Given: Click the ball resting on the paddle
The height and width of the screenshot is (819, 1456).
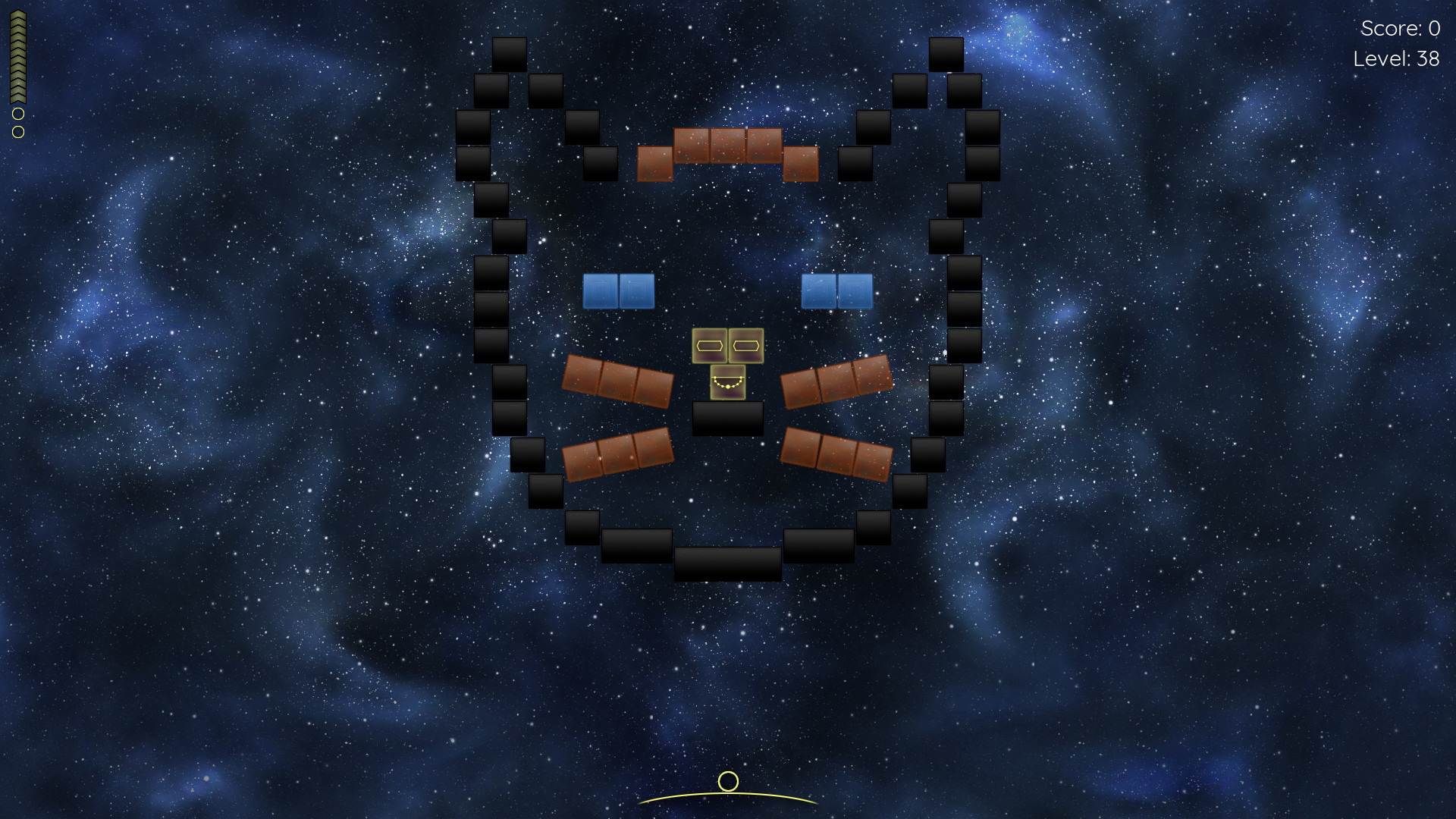Looking at the screenshot, I should [x=728, y=783].
